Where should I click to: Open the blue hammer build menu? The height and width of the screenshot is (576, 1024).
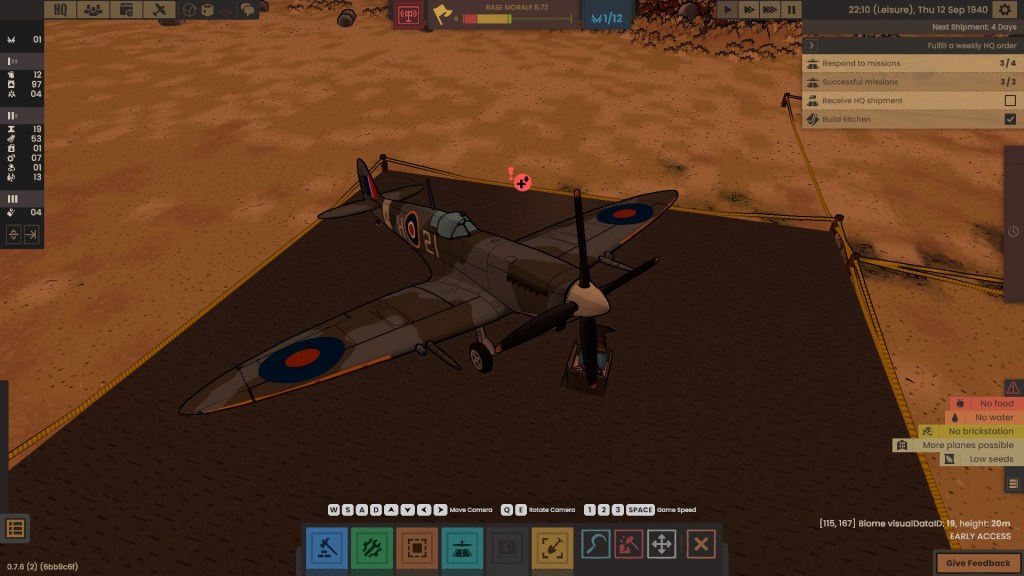click(x=326, y=547)
